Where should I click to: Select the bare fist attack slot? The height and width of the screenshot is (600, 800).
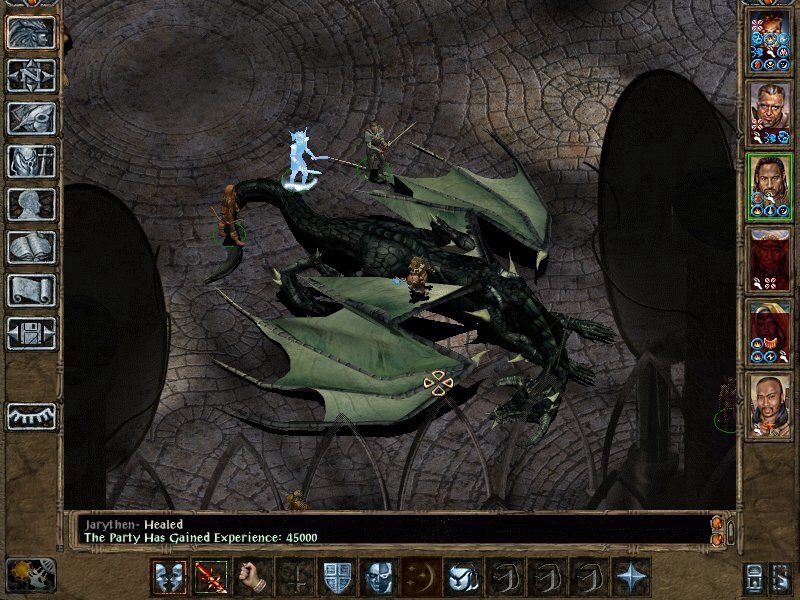pos(253,578)
